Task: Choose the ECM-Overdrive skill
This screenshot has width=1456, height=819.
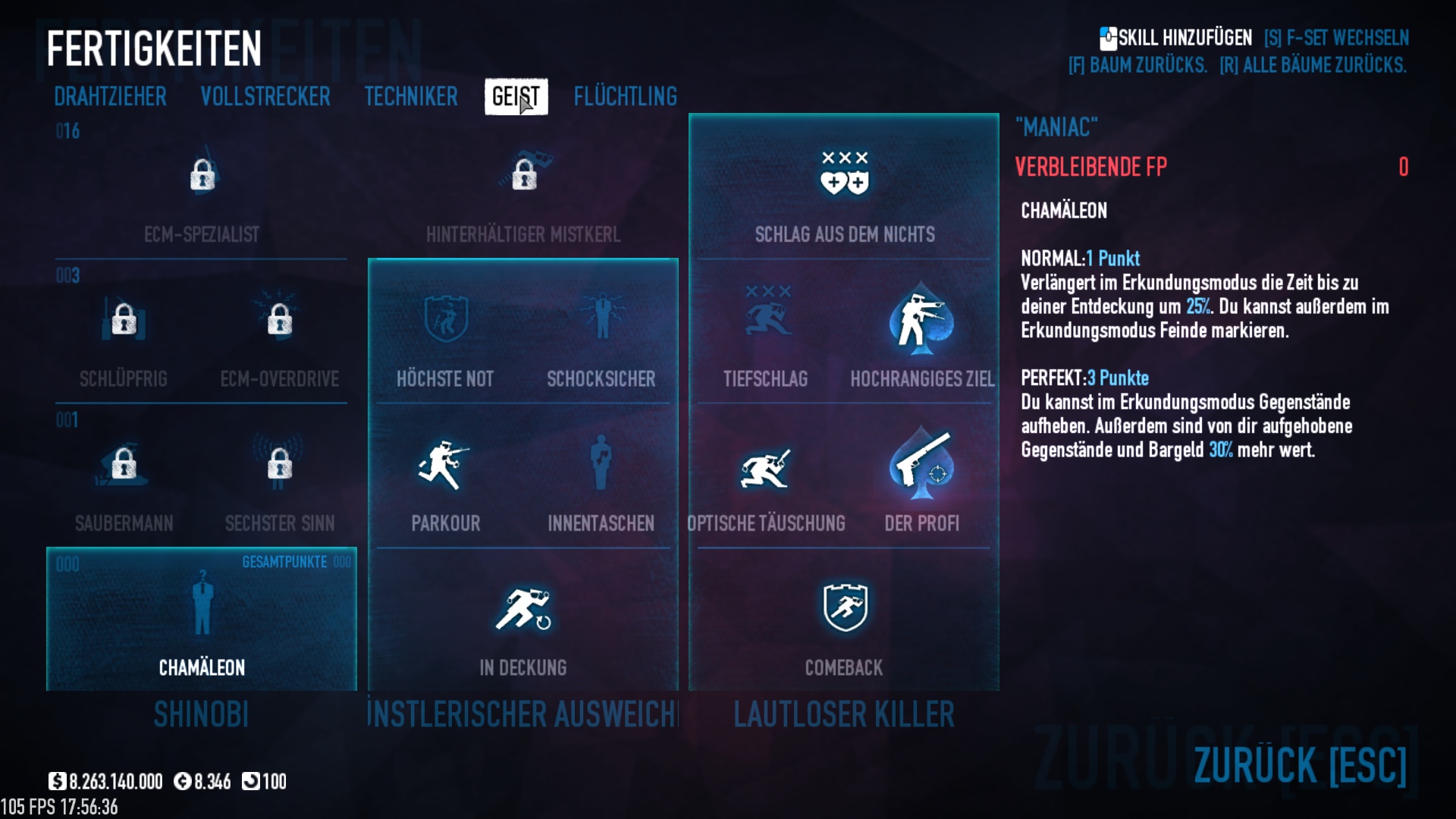Action: point(279,321)
